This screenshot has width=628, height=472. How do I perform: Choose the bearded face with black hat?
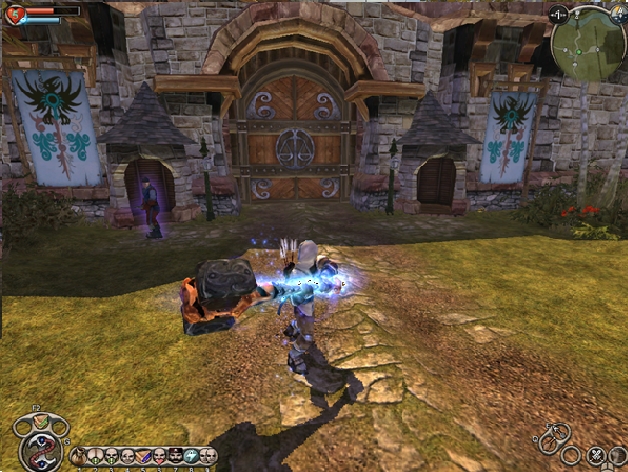click(x=174, y=456)
